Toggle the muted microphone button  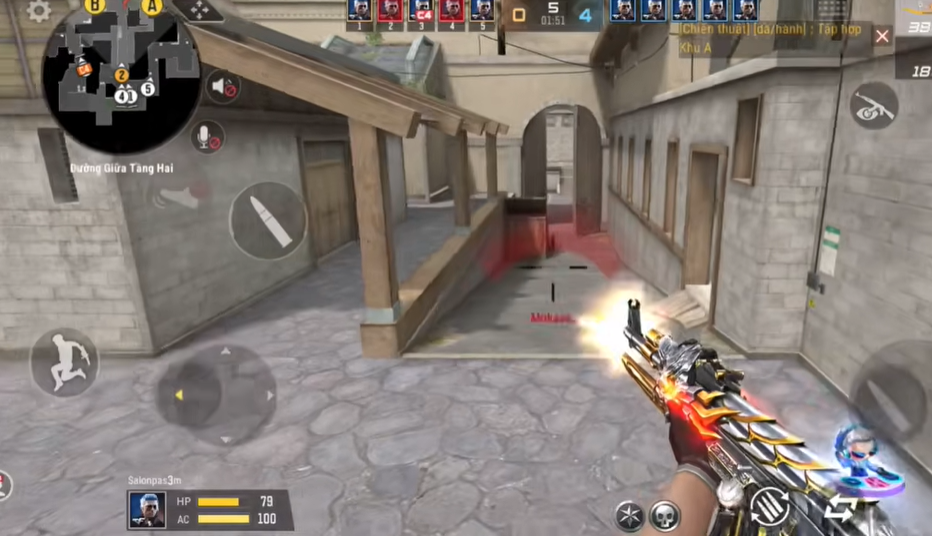pos(207,136)
